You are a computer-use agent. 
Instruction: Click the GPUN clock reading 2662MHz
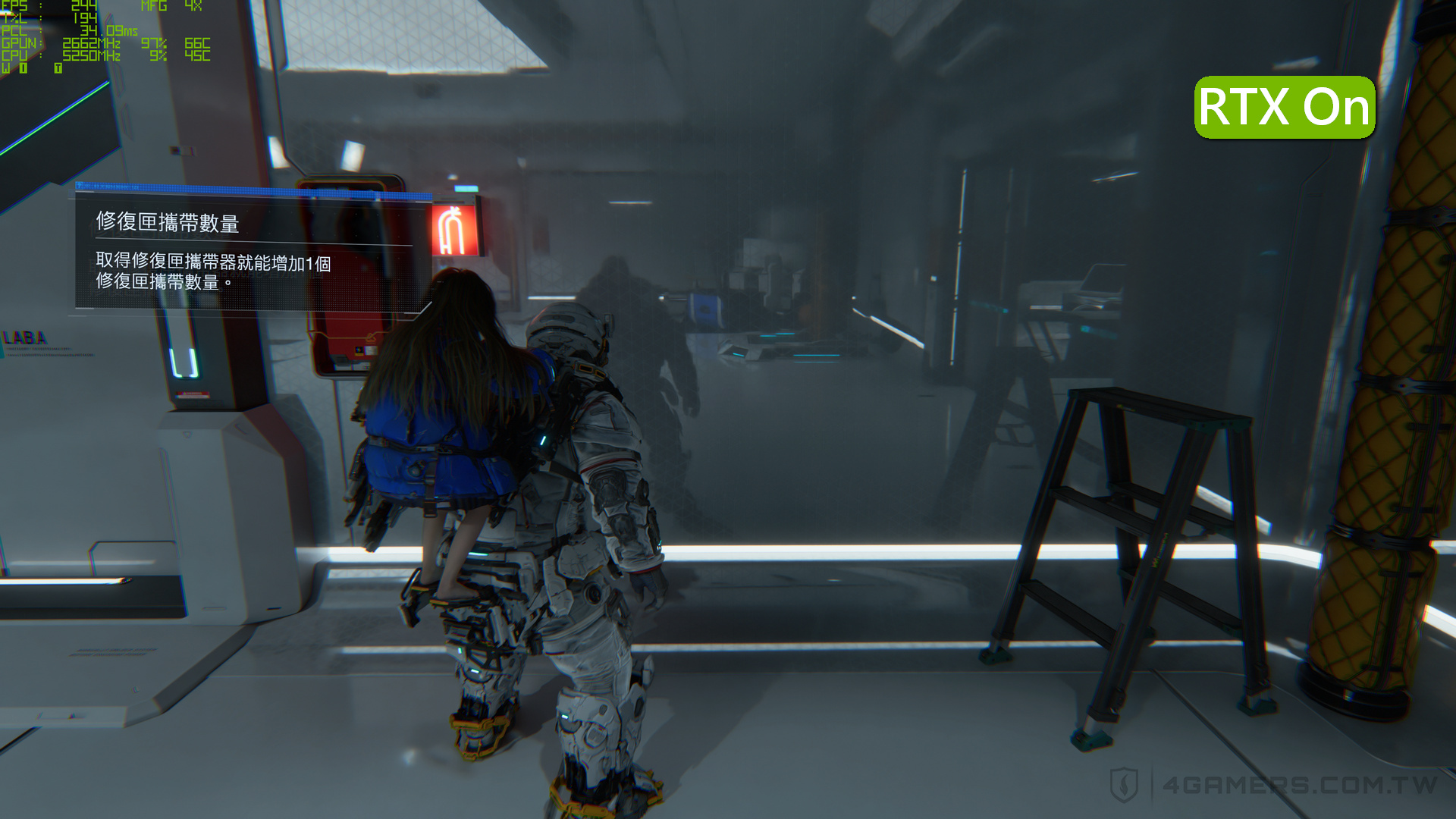pyautogui.click(x=91, y=44)
